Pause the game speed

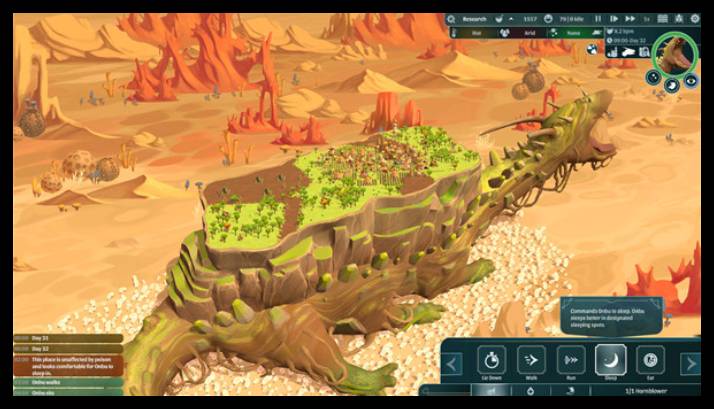(597, 18)
